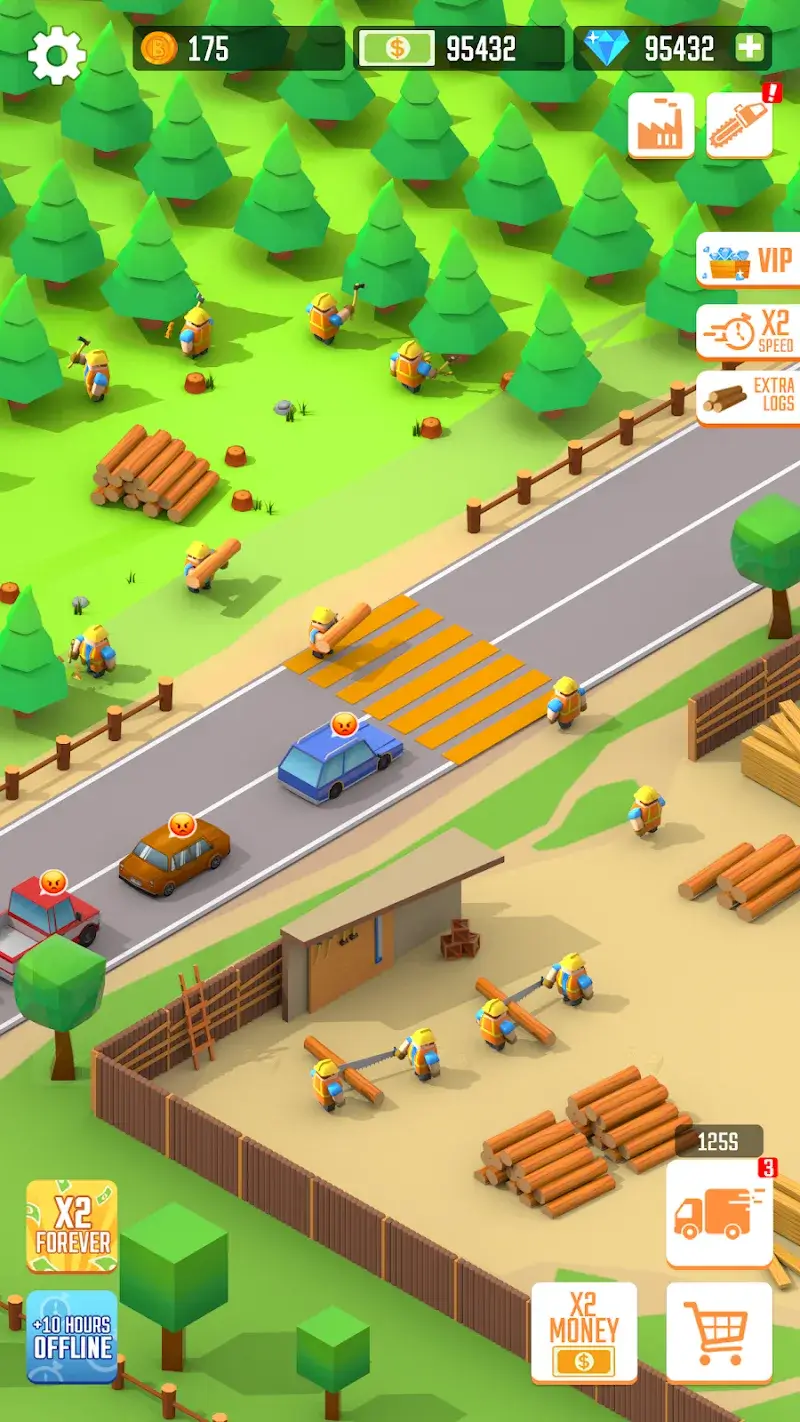Open the VIP offer
800x1422 pixels.
pyautogui.click(x=748, y=260)
